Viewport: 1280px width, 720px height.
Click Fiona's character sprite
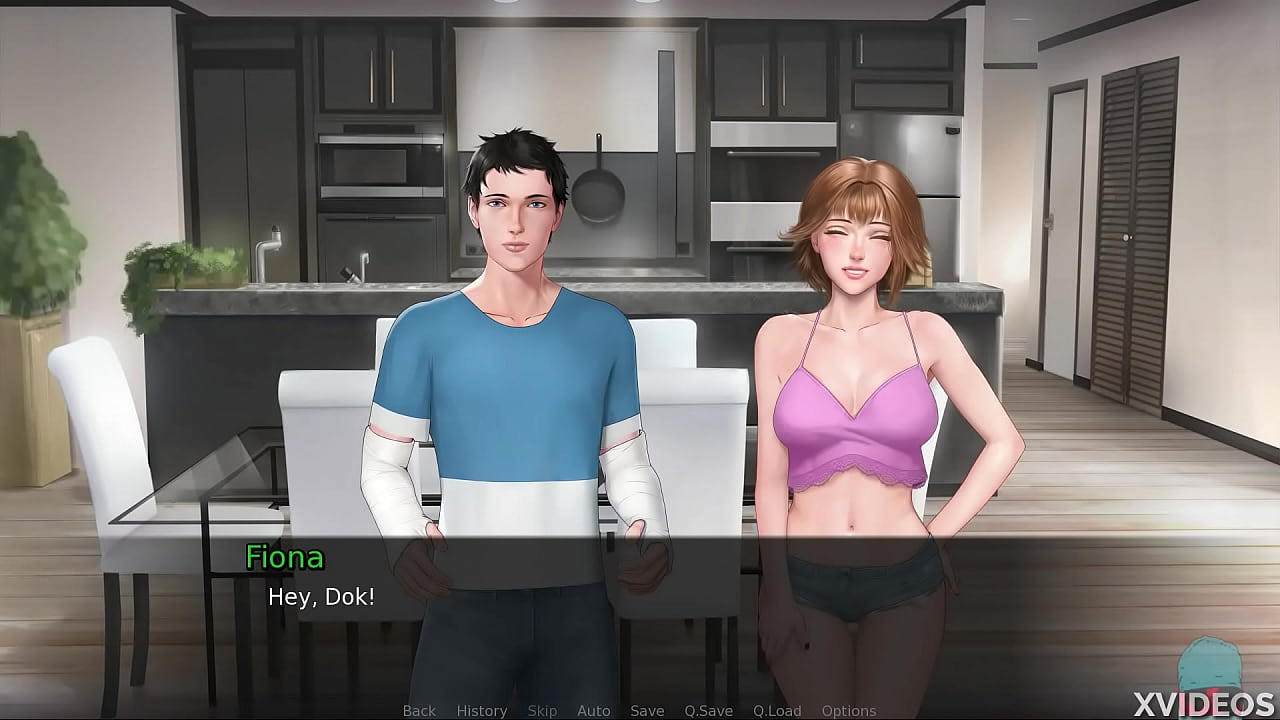point(860,400)
